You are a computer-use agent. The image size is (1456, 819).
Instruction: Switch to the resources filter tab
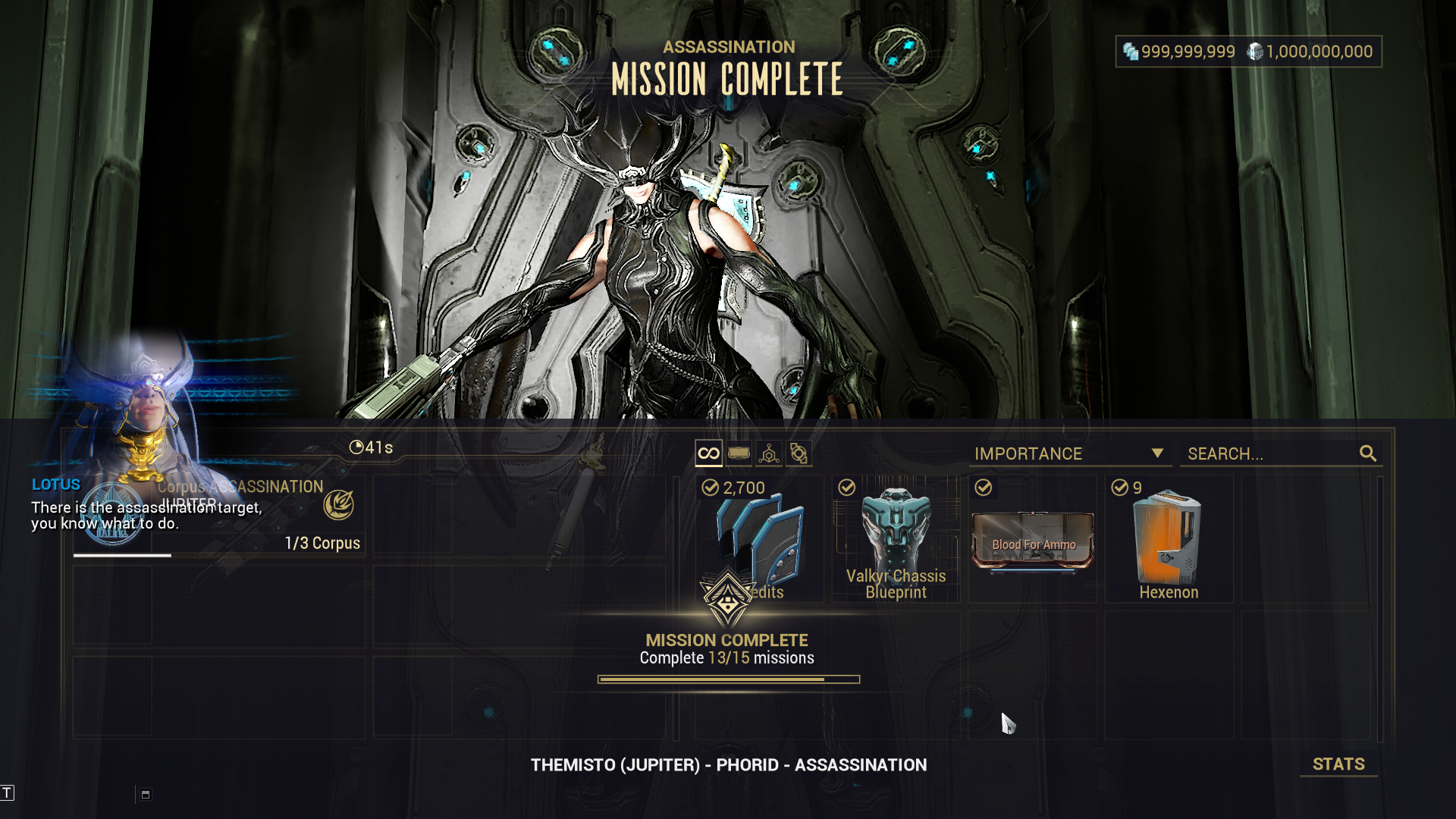click(x=769, y=453)
